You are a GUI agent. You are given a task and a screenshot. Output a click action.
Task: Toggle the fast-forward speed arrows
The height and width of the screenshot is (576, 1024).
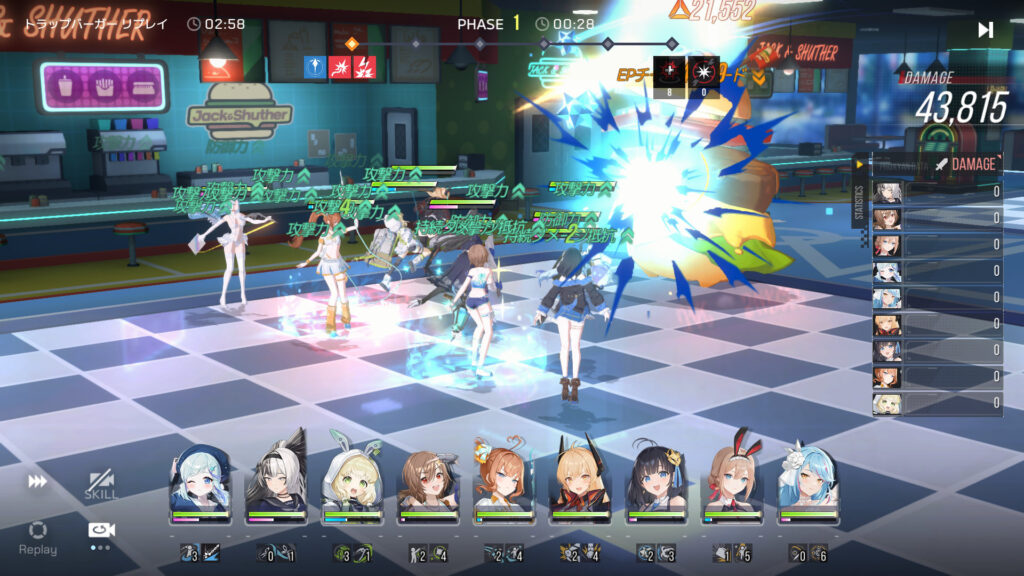tap(37, 482)
